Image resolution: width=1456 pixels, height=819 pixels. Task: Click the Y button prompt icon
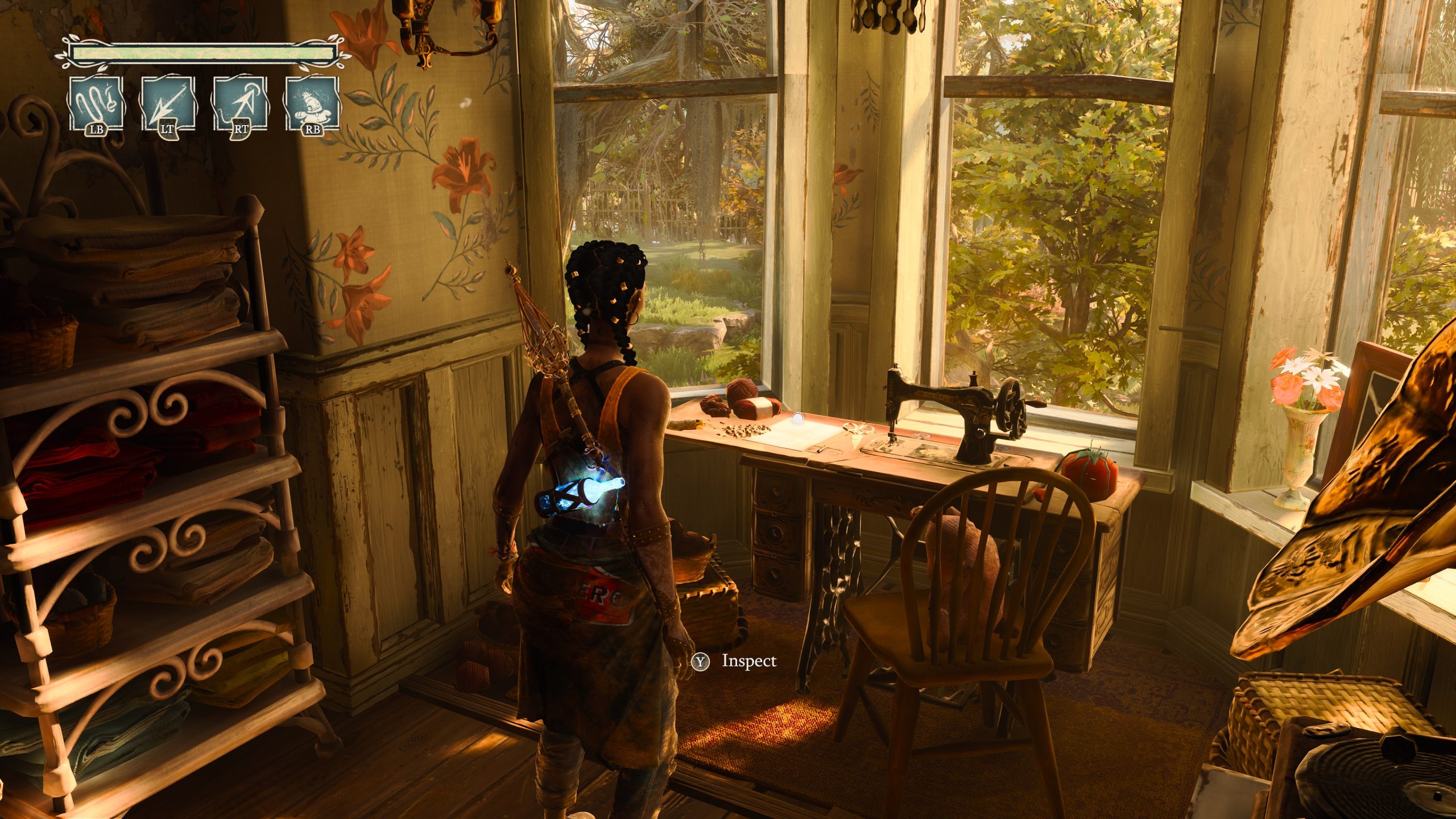click(700, 660)
